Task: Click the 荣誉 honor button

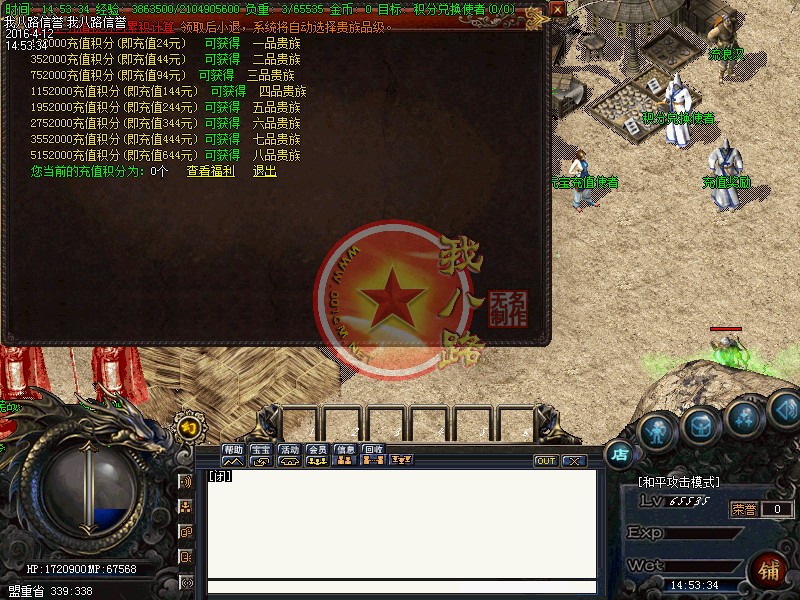Action: (743, 509)
